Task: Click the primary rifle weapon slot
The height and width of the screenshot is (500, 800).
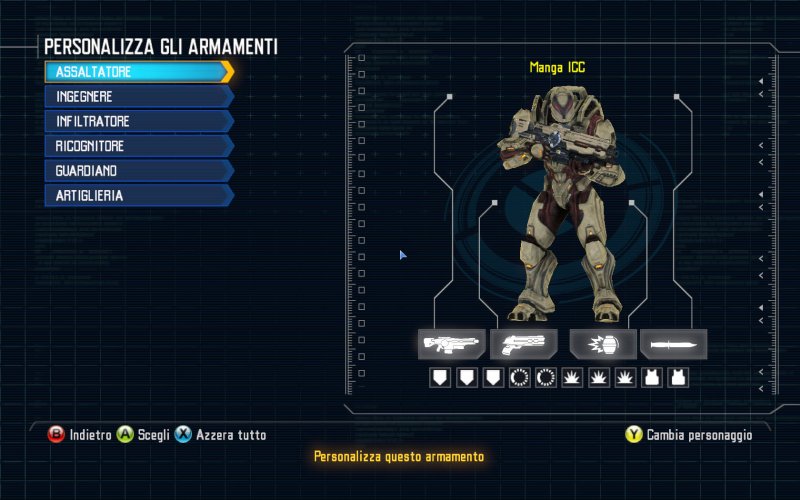Action: pyautogui.click(x=452, y=344)
